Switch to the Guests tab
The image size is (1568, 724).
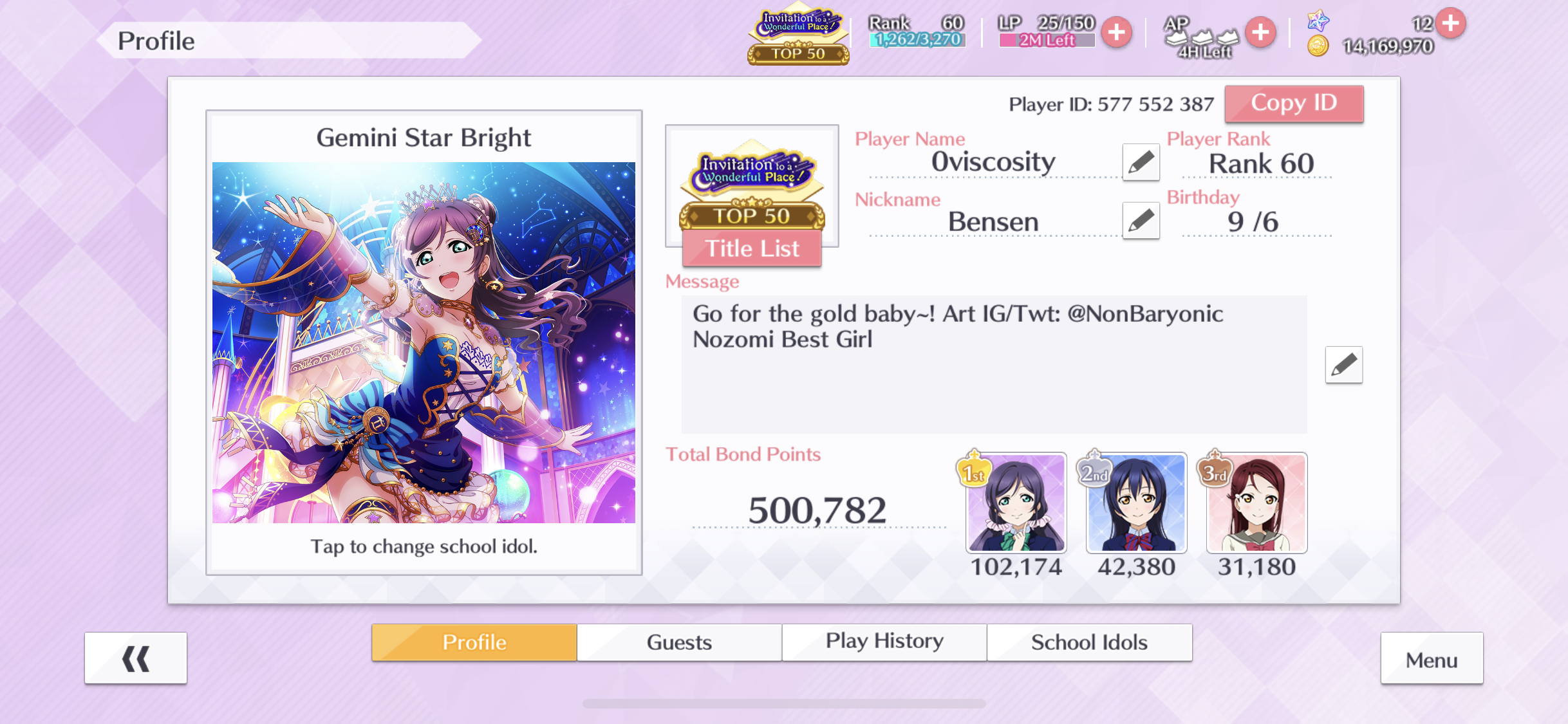(679, 642)
